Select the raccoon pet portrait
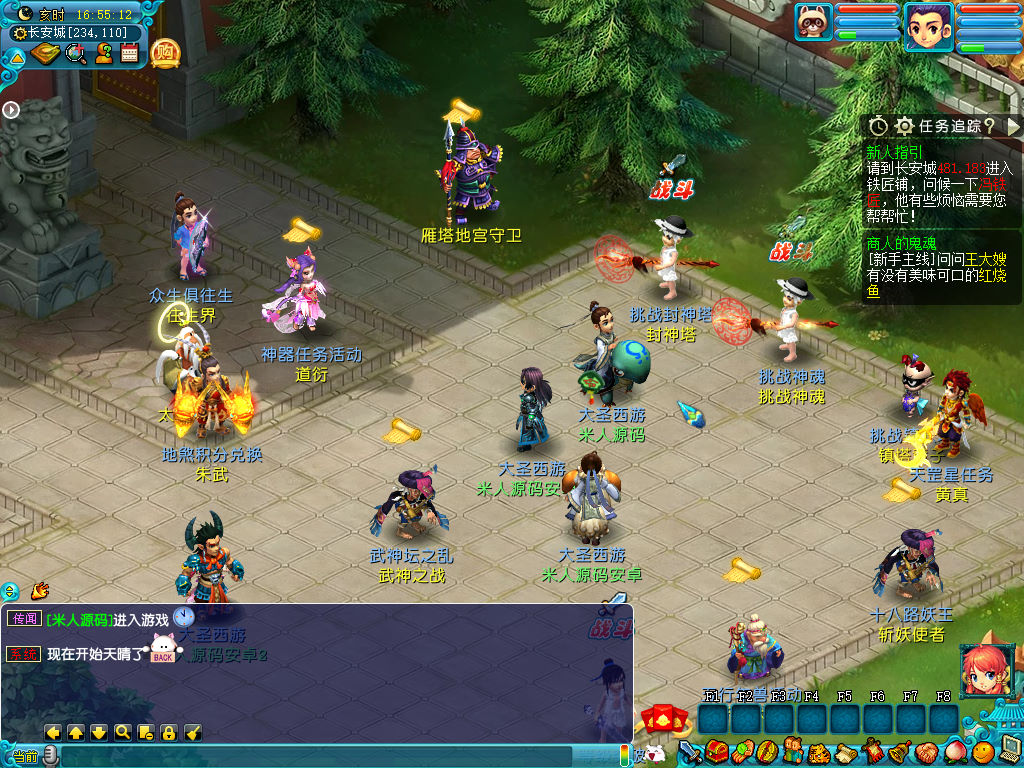The height and width of the screenshot is (768, 1024). pyautogui.click(x=813, y=22)
